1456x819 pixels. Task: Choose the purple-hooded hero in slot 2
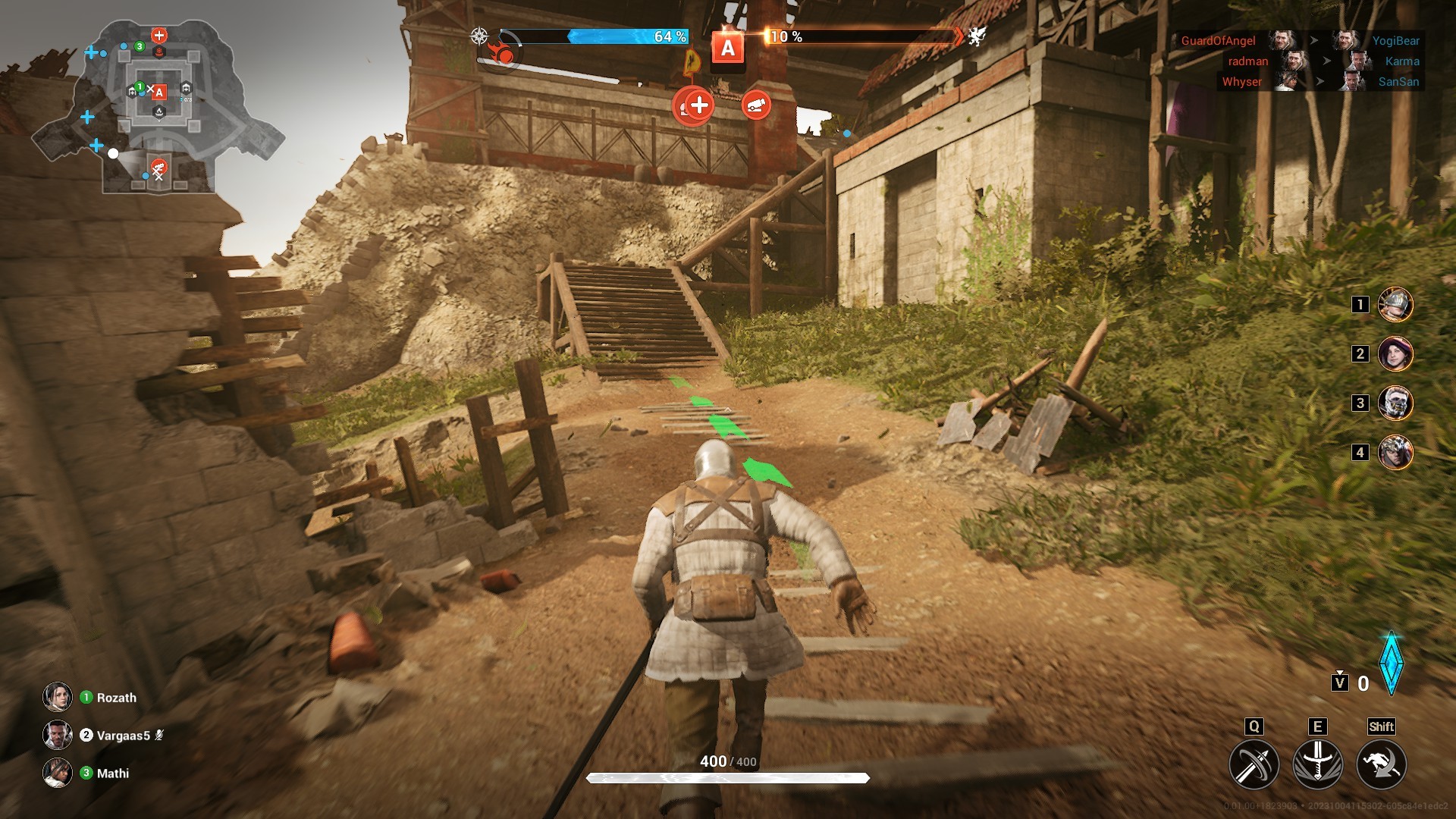click(1395, 354)
